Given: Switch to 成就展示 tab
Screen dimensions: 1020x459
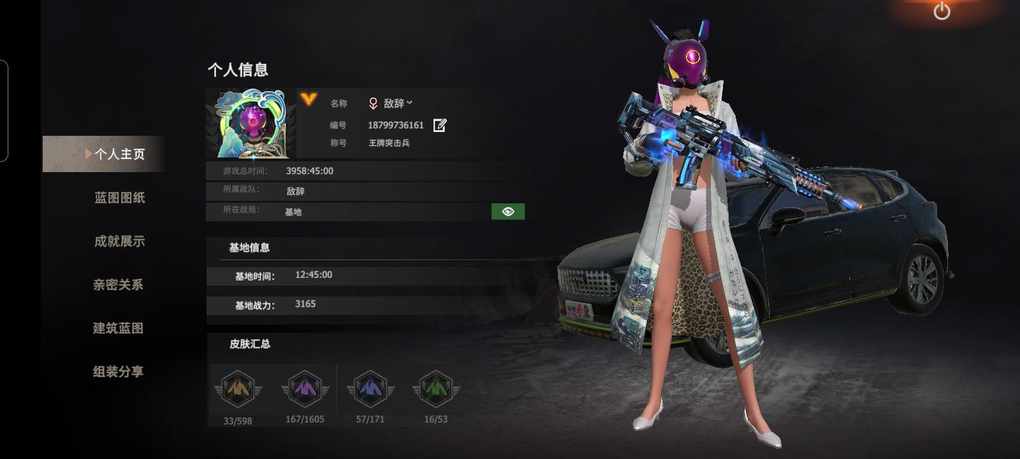Looking at the screenshot, I should (119, 241).
